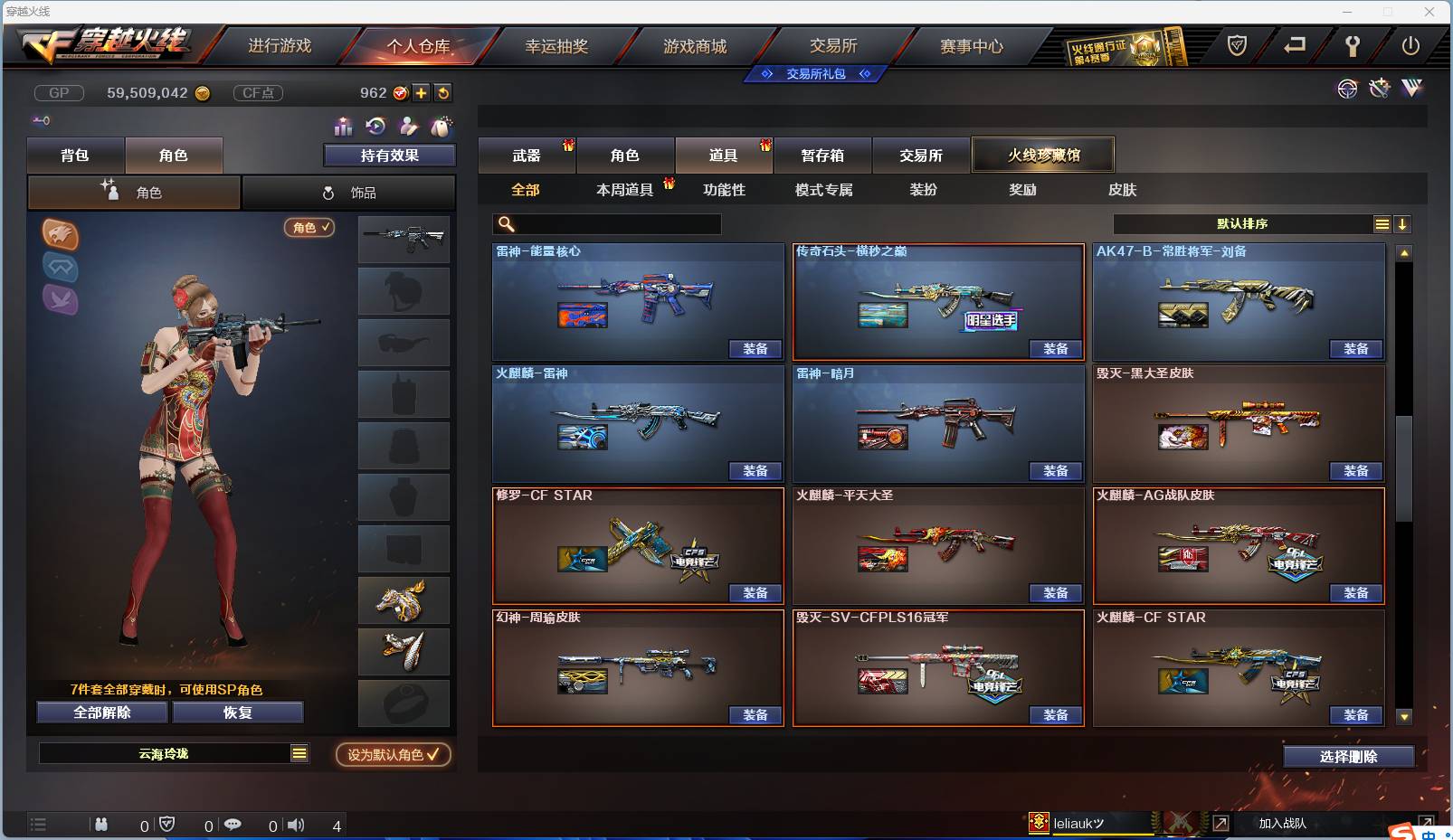This screenshot has width=1453, height=840.
Task: Select the orange badge icon on character panel
Action: point(61,235)
